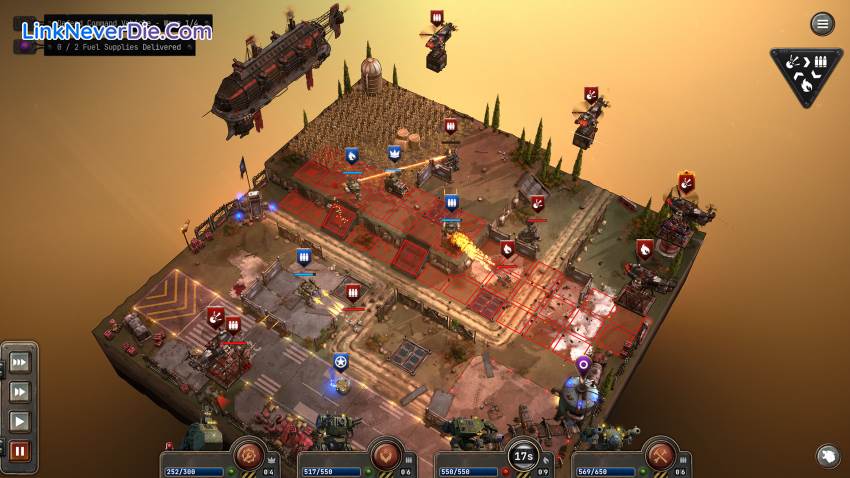Set game speed to double fast-forward
This screenshot has width=850, height=478.
[x=20, y=392]
